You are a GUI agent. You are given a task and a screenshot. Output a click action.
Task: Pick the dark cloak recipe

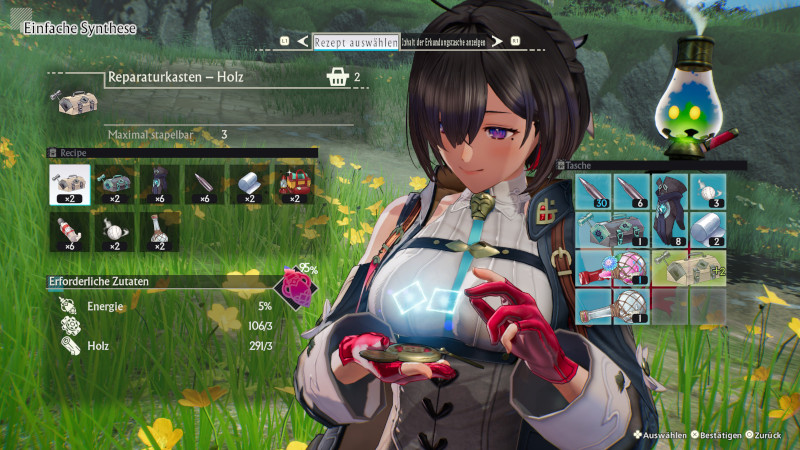pos(158,184)
